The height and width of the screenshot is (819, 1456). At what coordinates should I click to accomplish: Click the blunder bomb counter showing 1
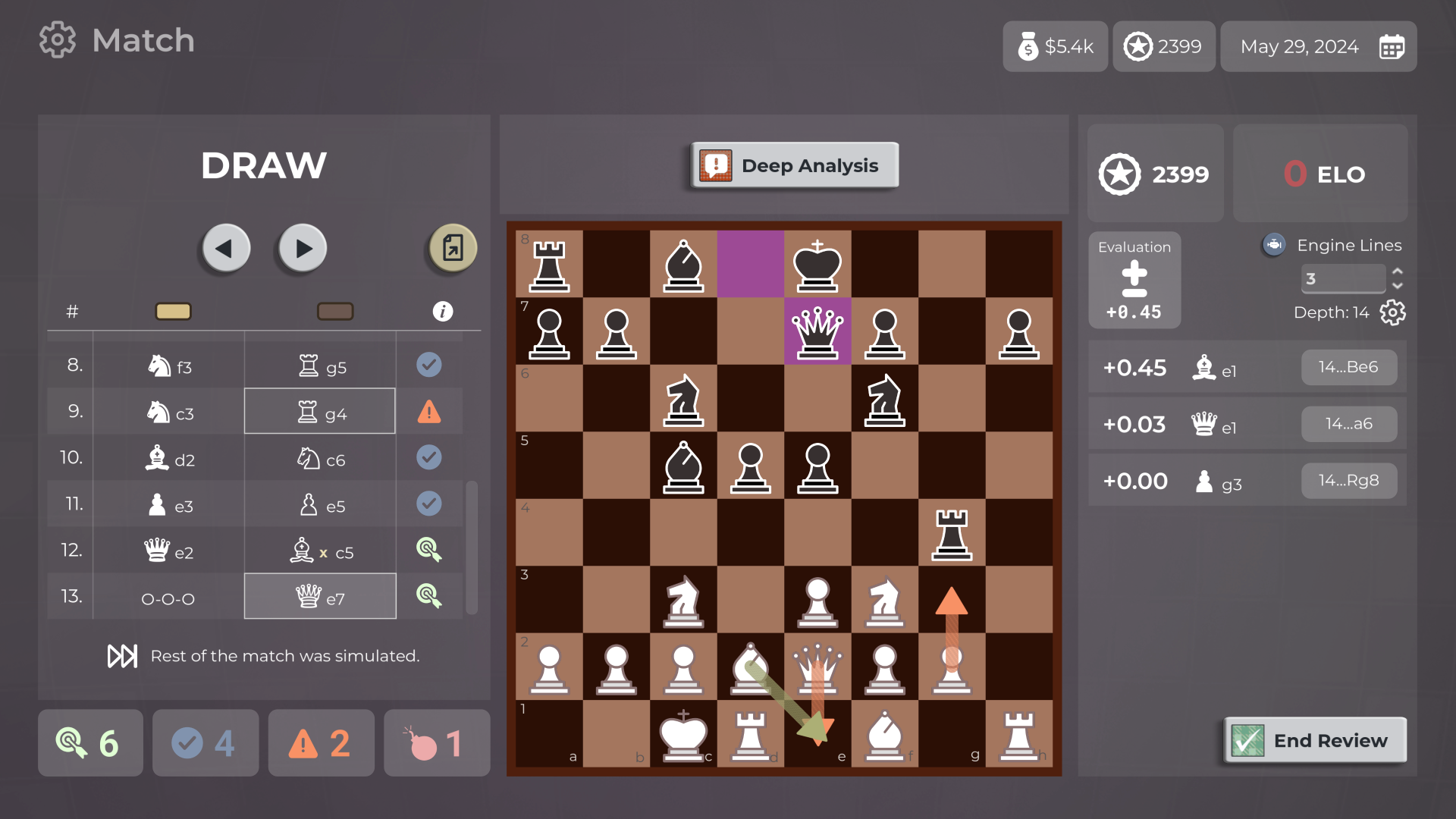436,743
